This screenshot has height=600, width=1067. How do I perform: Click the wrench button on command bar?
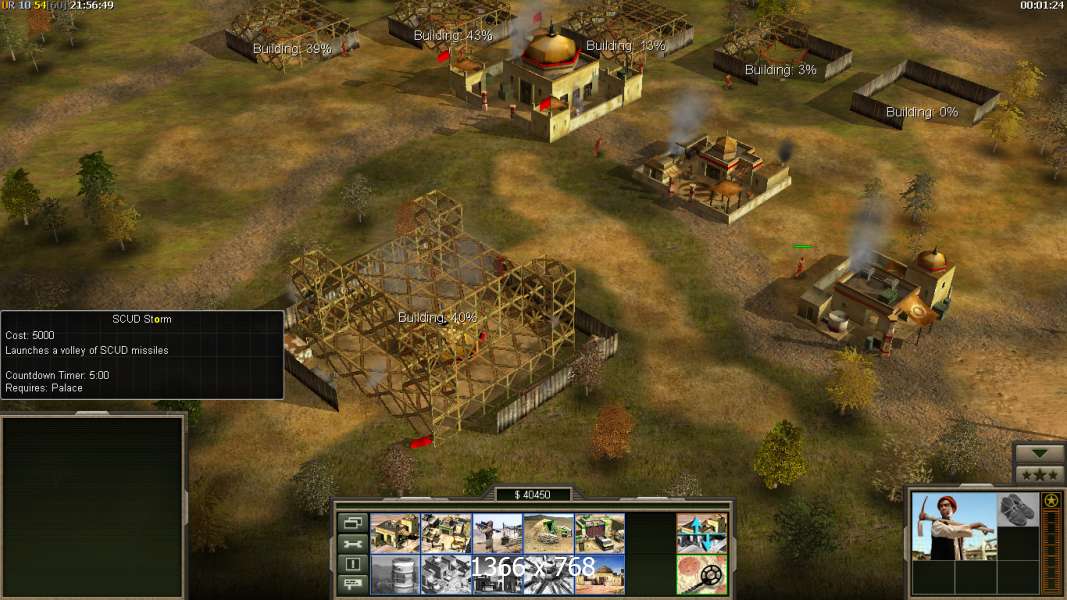click(351, 544)
